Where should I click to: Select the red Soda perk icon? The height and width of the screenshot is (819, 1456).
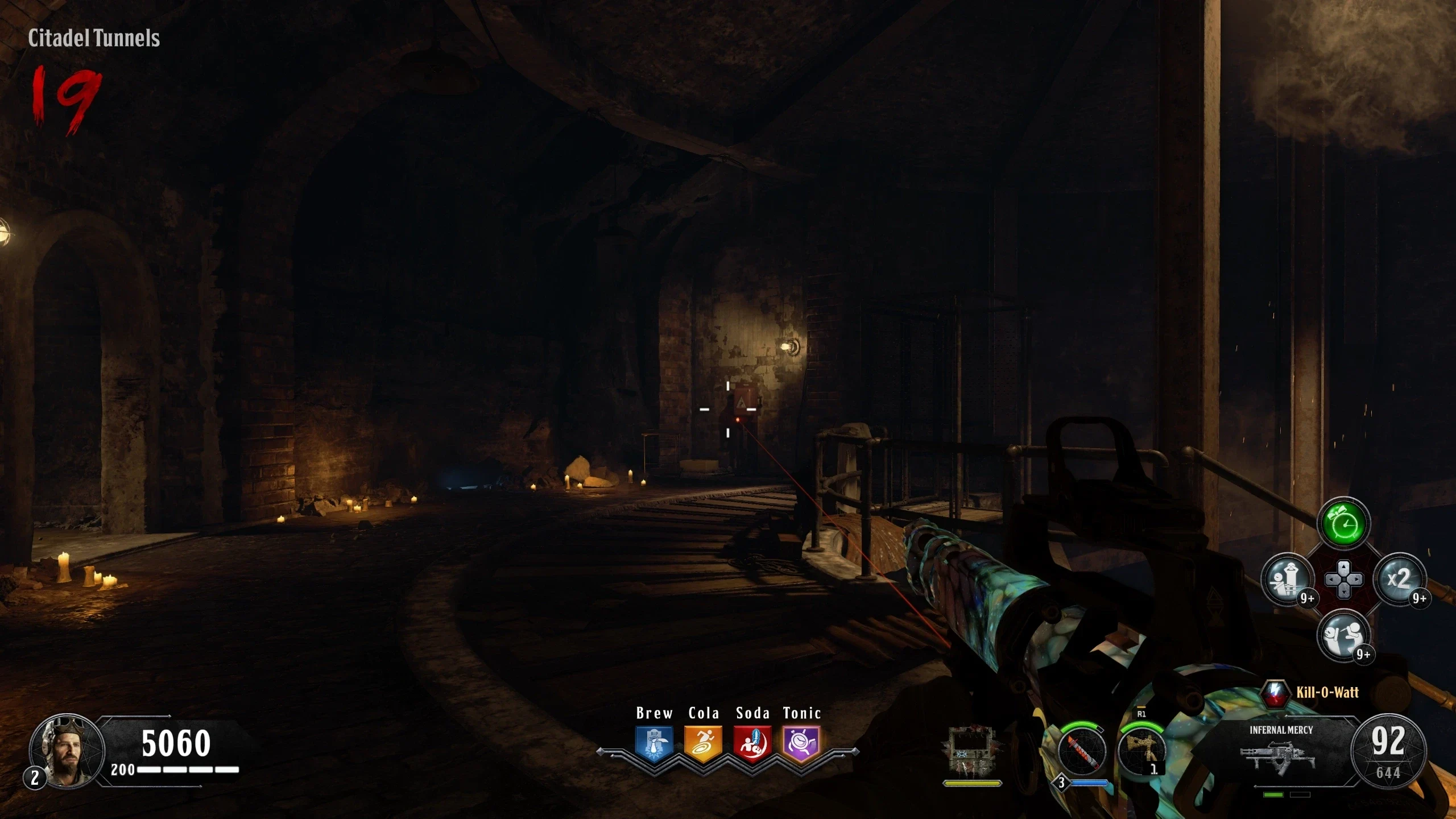(x=752, y=743)
